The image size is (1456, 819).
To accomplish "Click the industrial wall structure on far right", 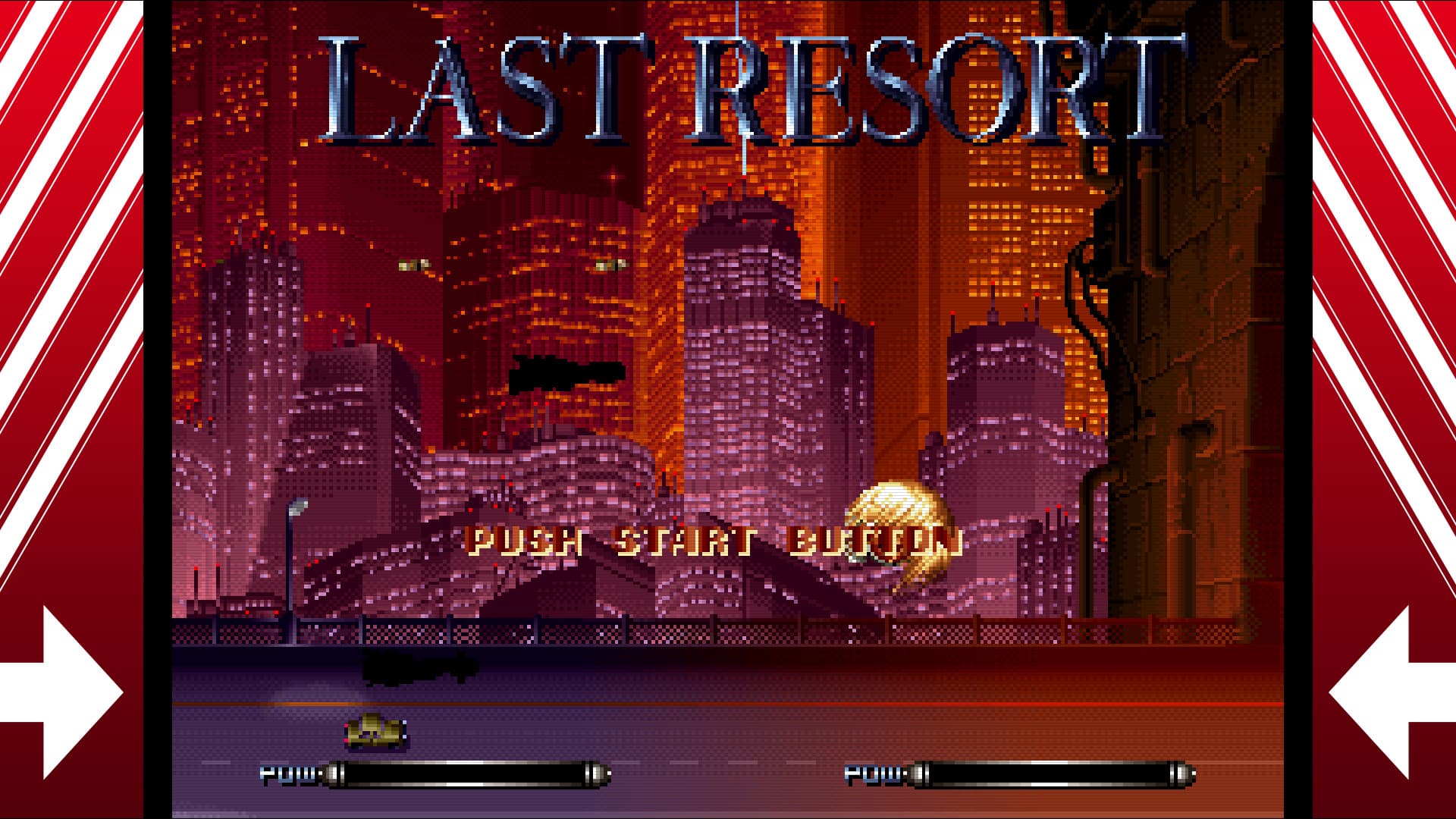I will pos(1213,303).
